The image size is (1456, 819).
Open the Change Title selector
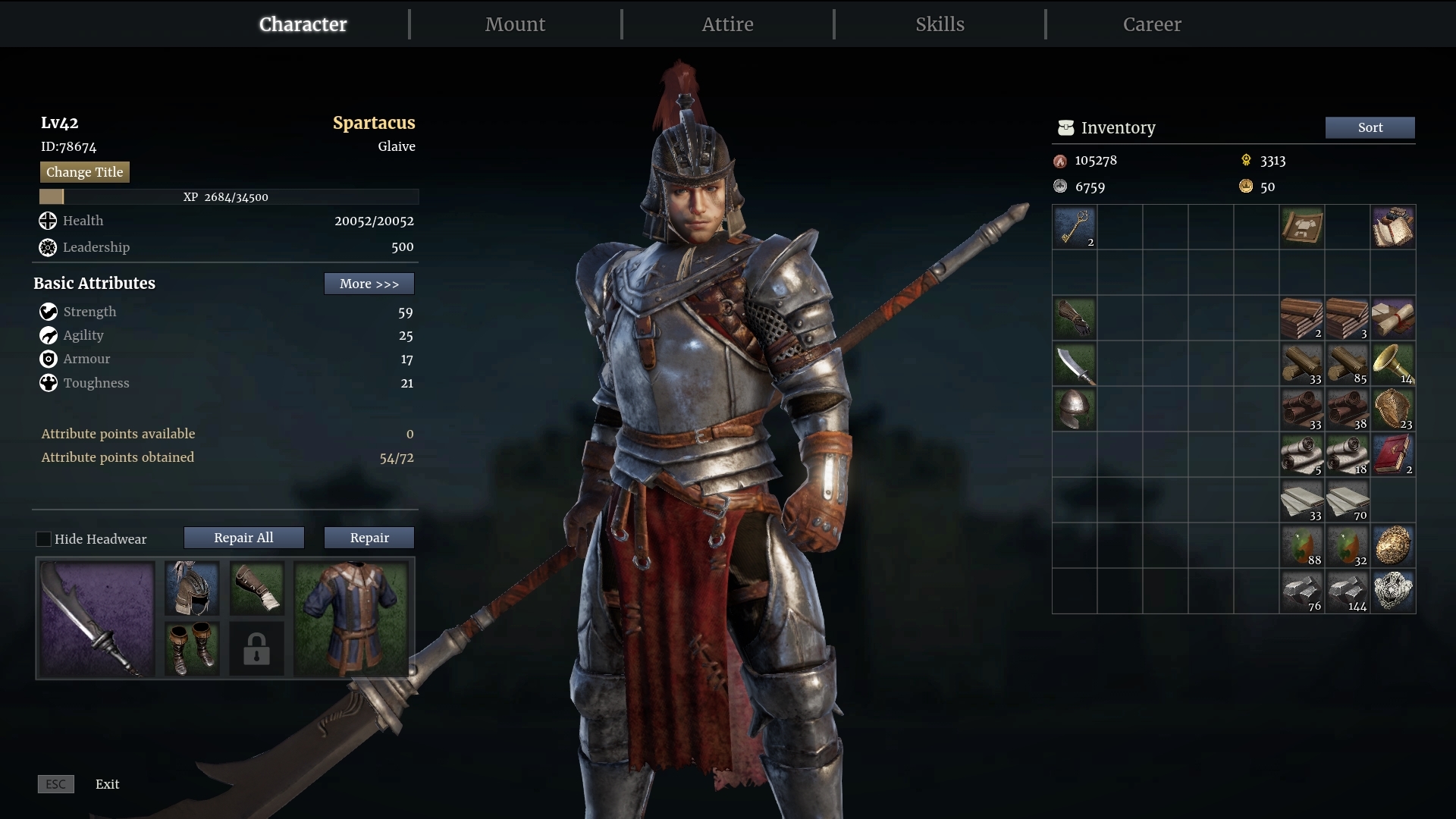point(84,172)
